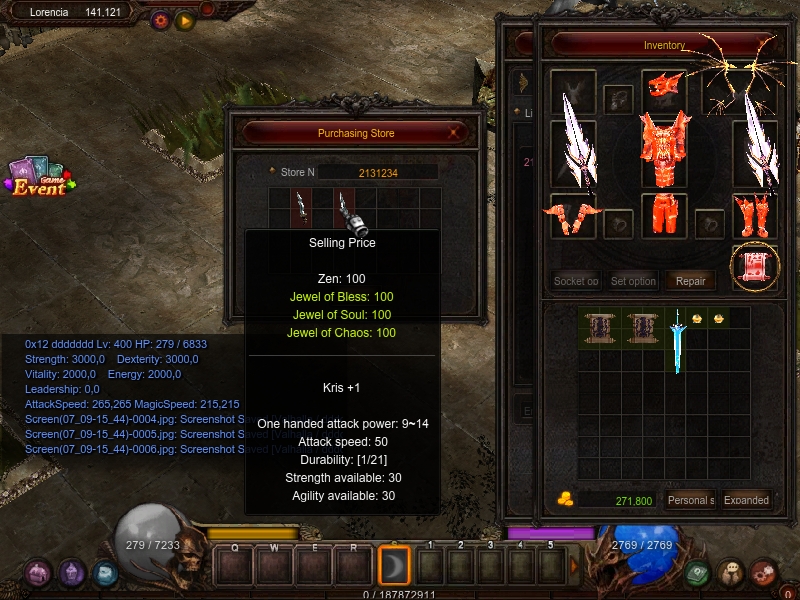This screenshot has height=600, width=800.
Task: Click the Repair button in the inventory
Action: pyautogui.click(x=691, y=281)
